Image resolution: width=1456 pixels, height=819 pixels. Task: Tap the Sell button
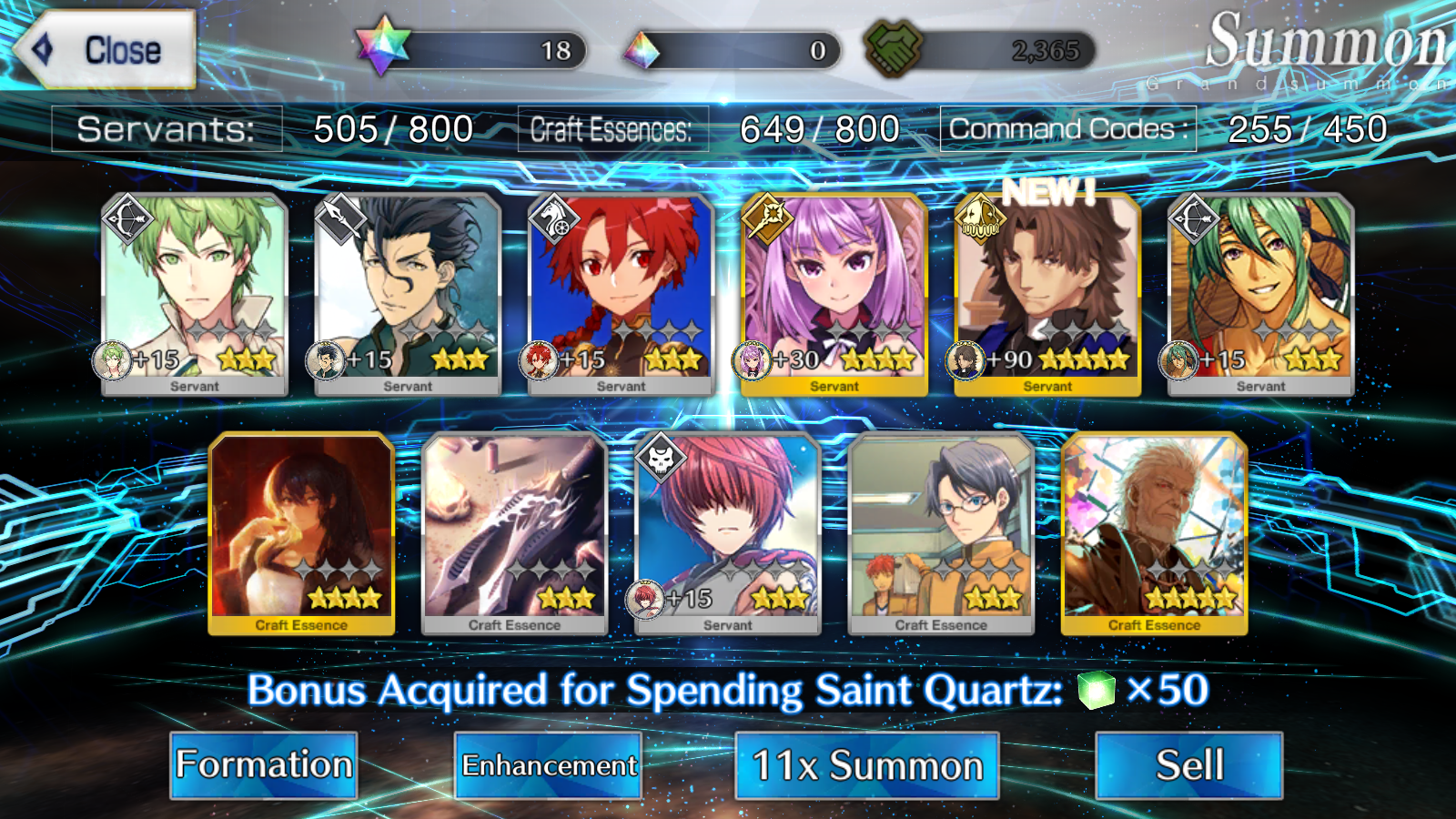[x=1189, y=765]
